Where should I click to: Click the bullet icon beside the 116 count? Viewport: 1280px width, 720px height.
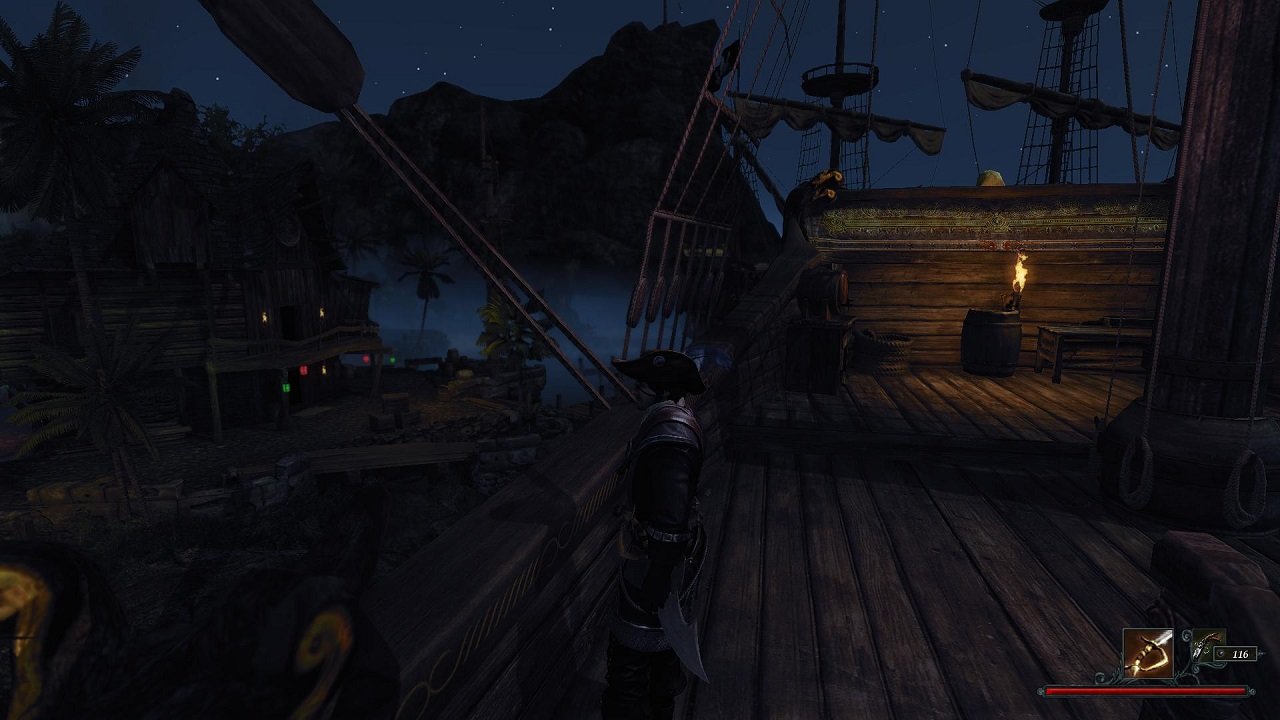coord(1221,654)
